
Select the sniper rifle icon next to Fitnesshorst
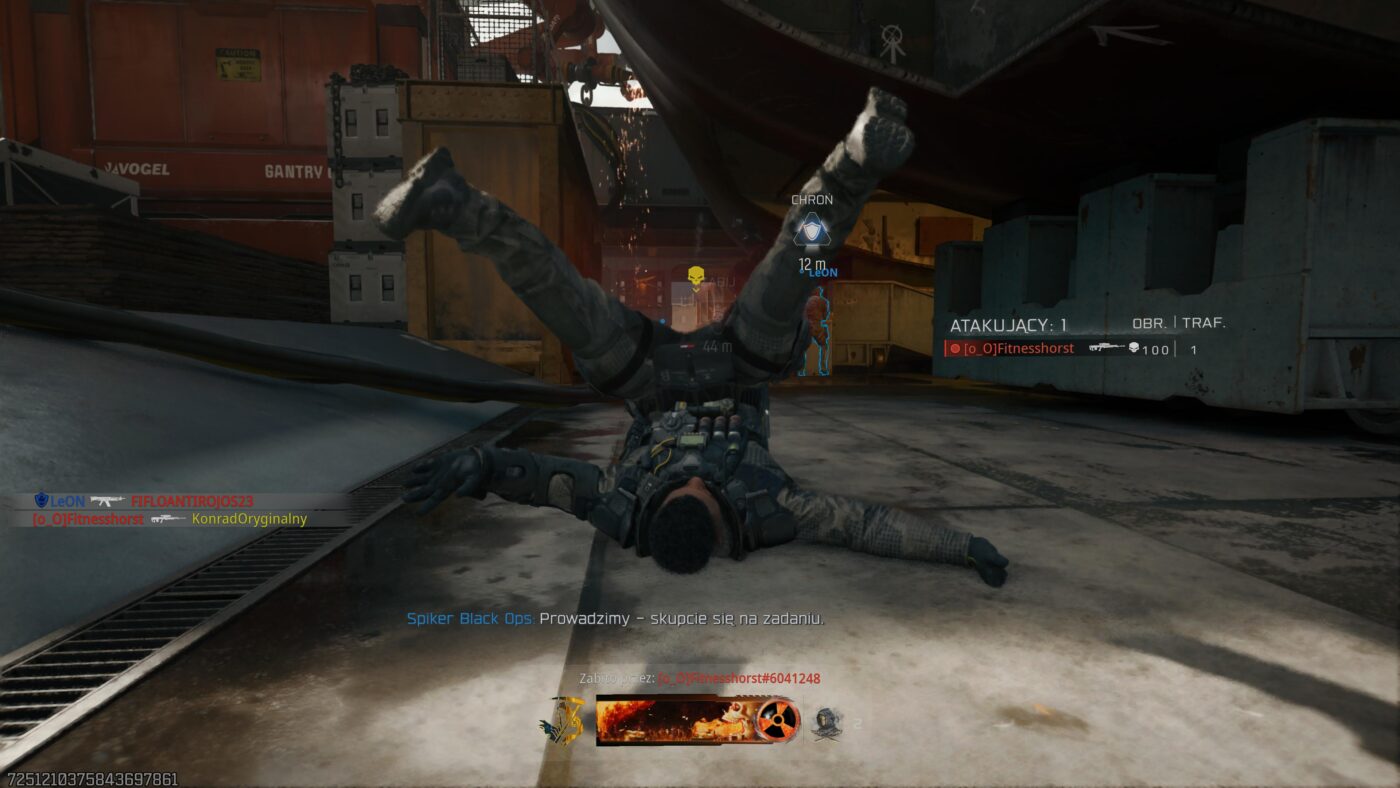click(x=1106, y=348)
